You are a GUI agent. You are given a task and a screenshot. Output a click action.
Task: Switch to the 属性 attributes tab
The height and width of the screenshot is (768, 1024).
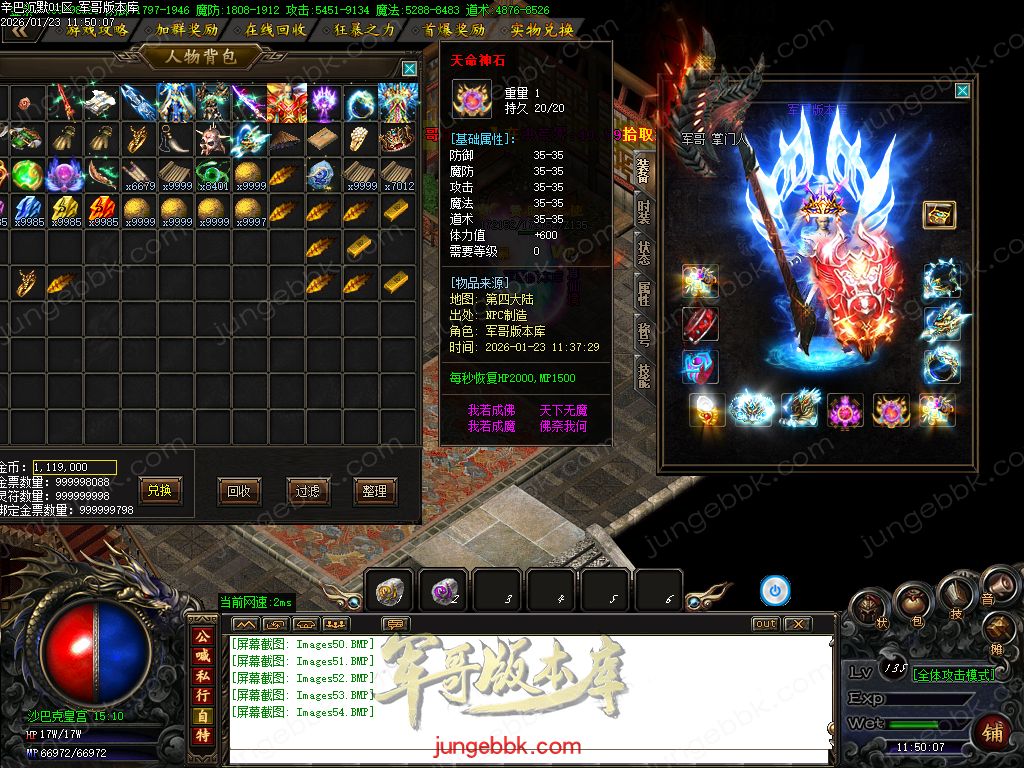(645, 293)
